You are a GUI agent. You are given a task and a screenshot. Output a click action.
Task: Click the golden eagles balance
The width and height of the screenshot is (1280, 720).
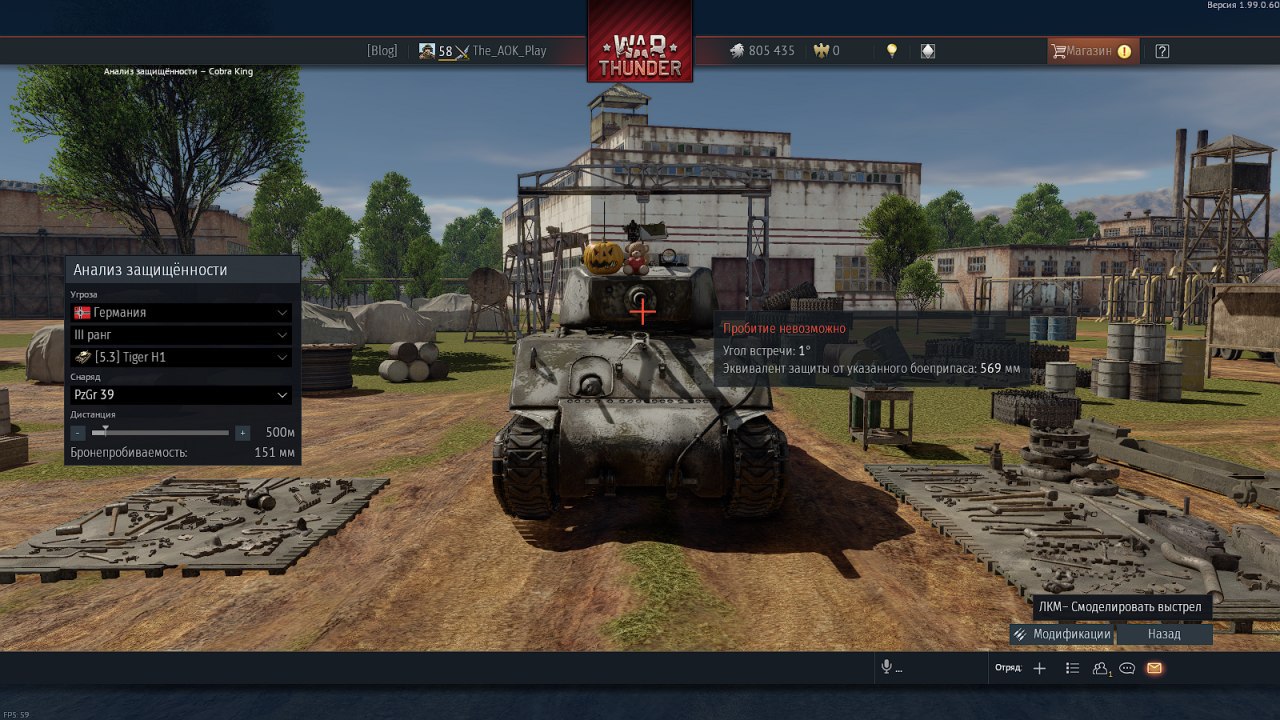coord(827,51)
